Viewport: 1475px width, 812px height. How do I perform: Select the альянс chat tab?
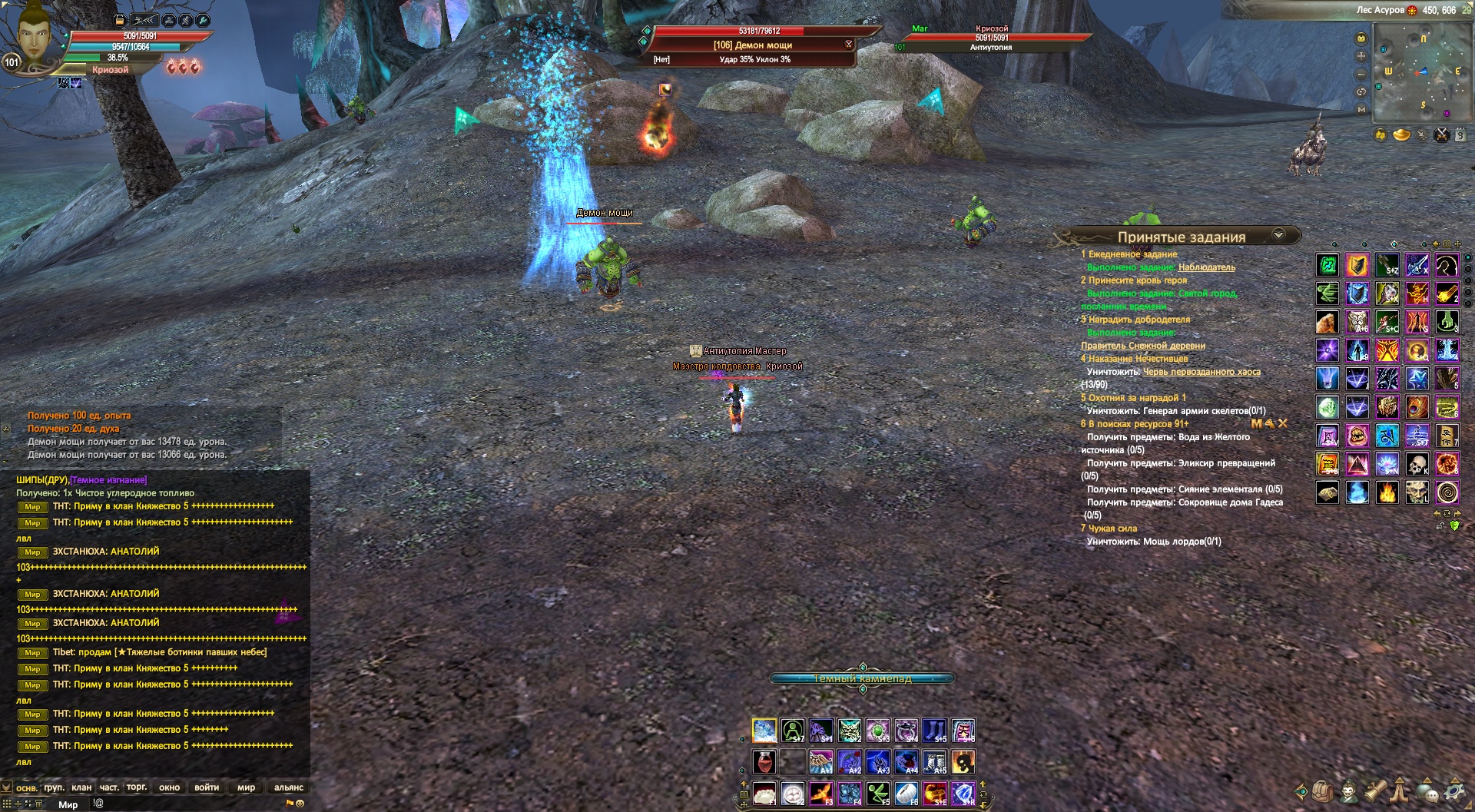click(x=289, y=787)
